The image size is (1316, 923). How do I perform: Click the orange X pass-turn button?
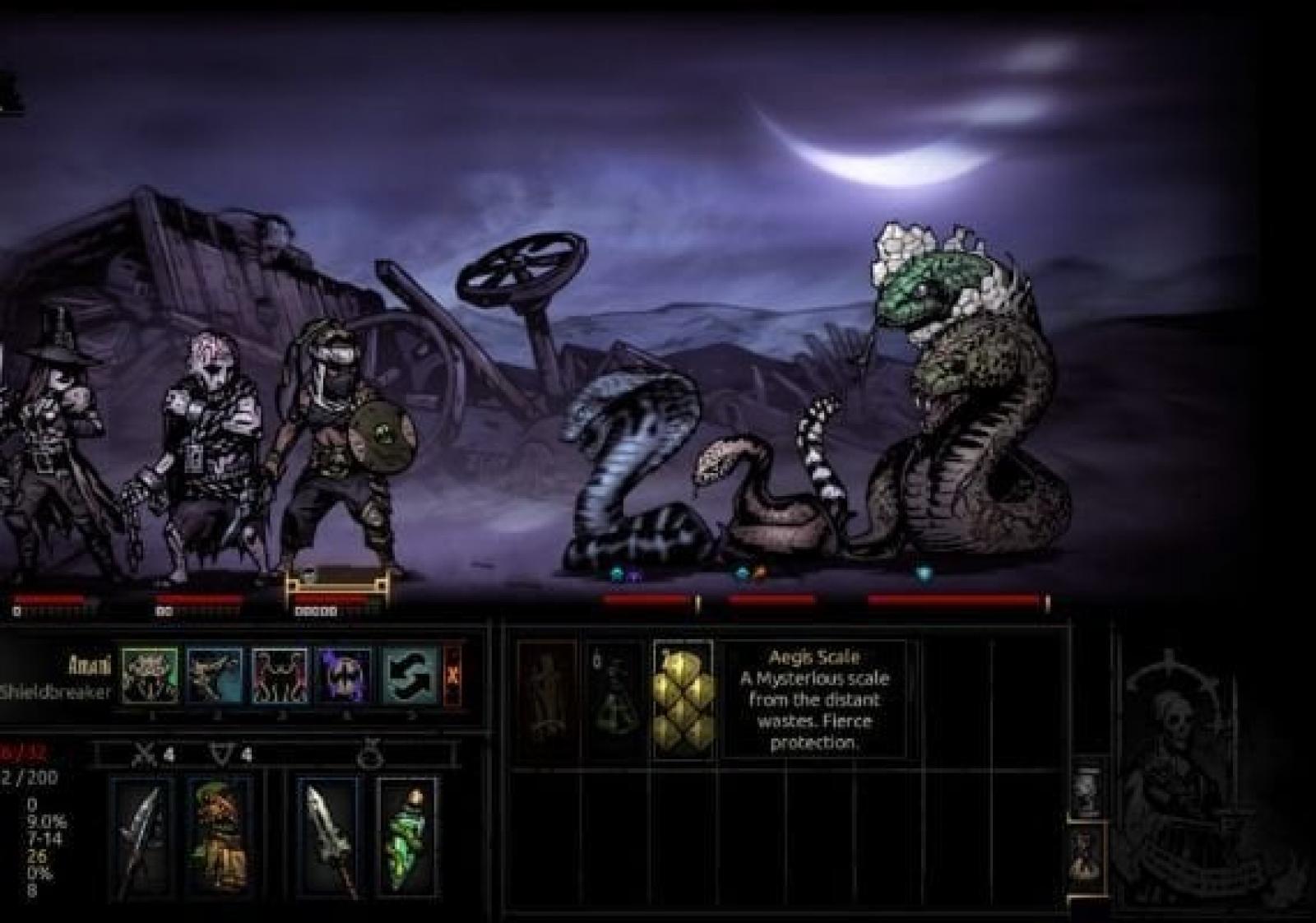pos(452,675)
